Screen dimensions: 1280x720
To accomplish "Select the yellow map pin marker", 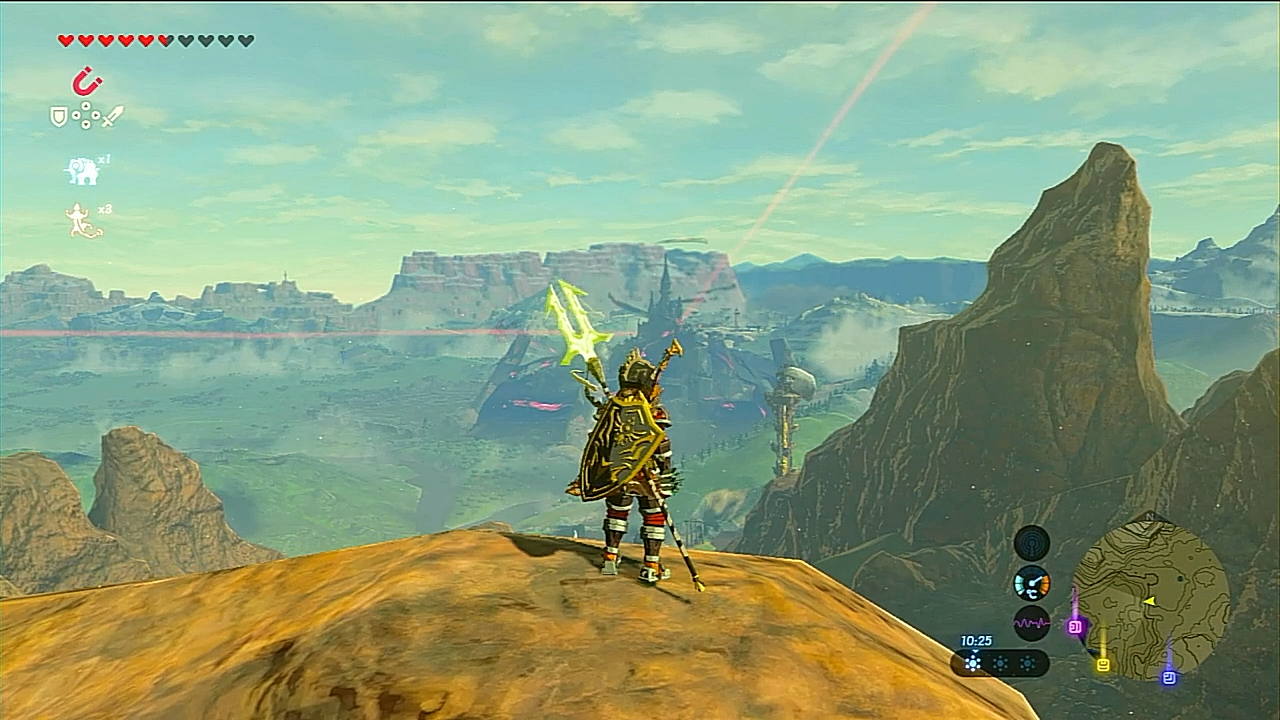I will 1103,664.
